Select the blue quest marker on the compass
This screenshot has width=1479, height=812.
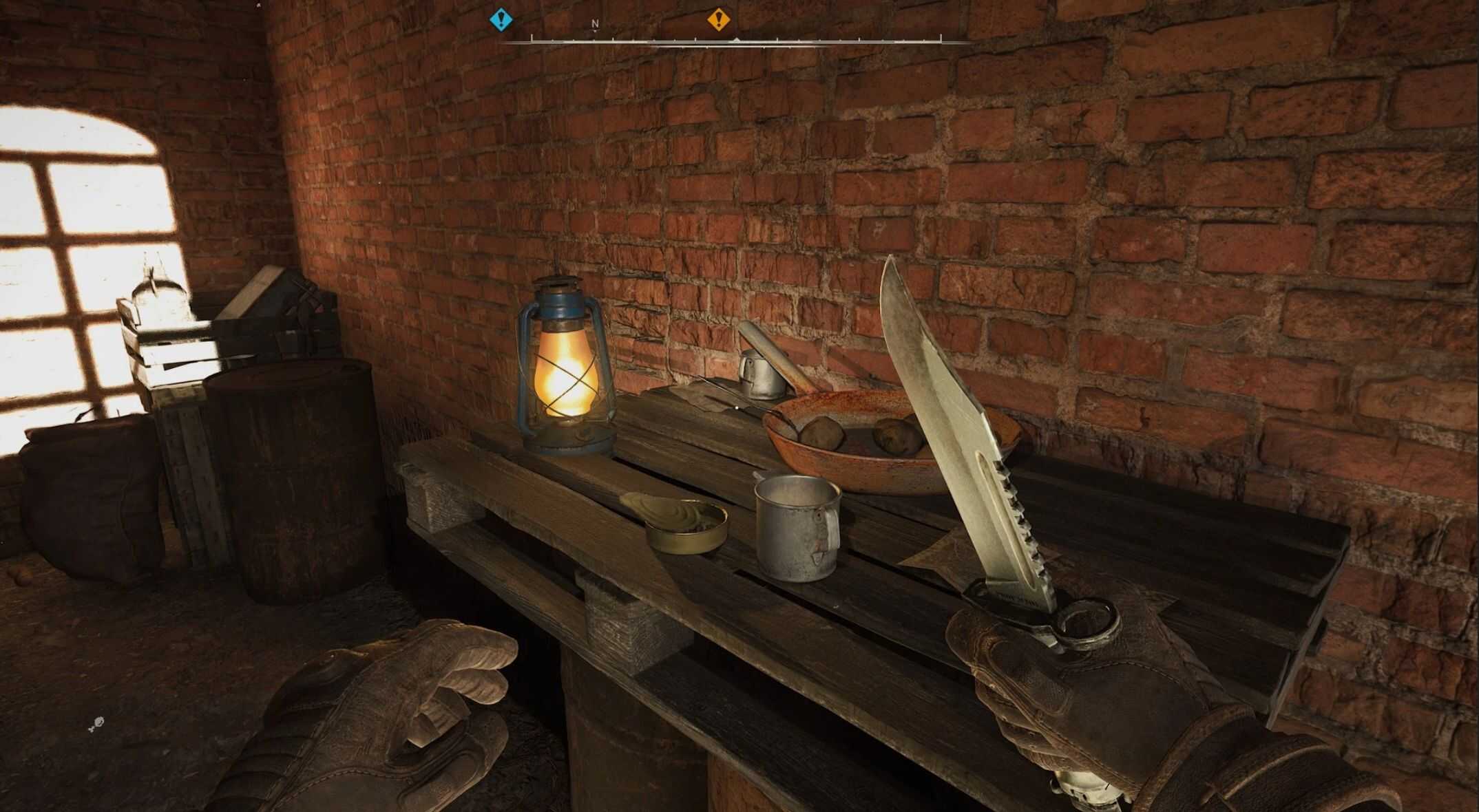[501, 19]
